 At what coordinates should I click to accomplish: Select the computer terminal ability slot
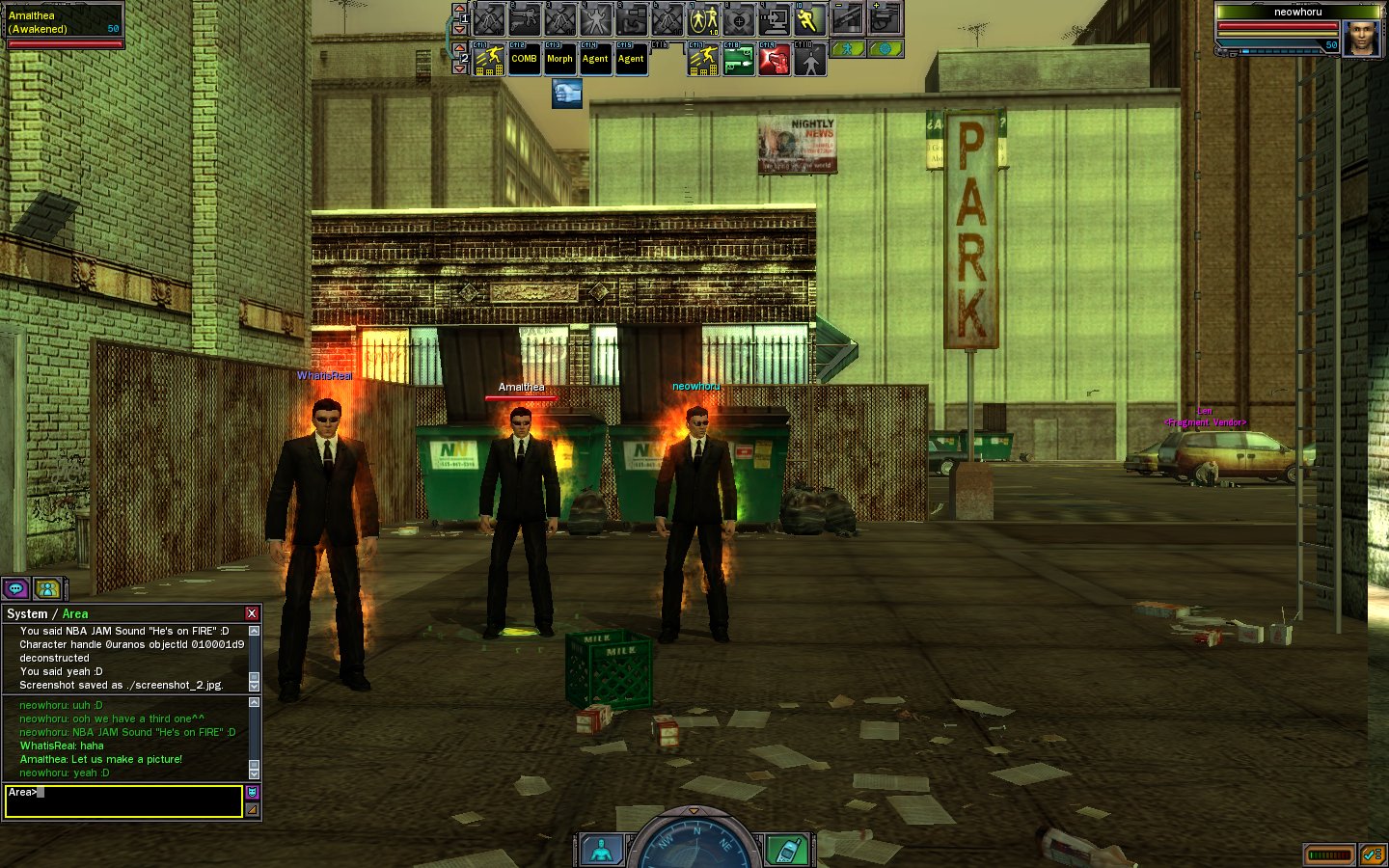tap(775, 19)
